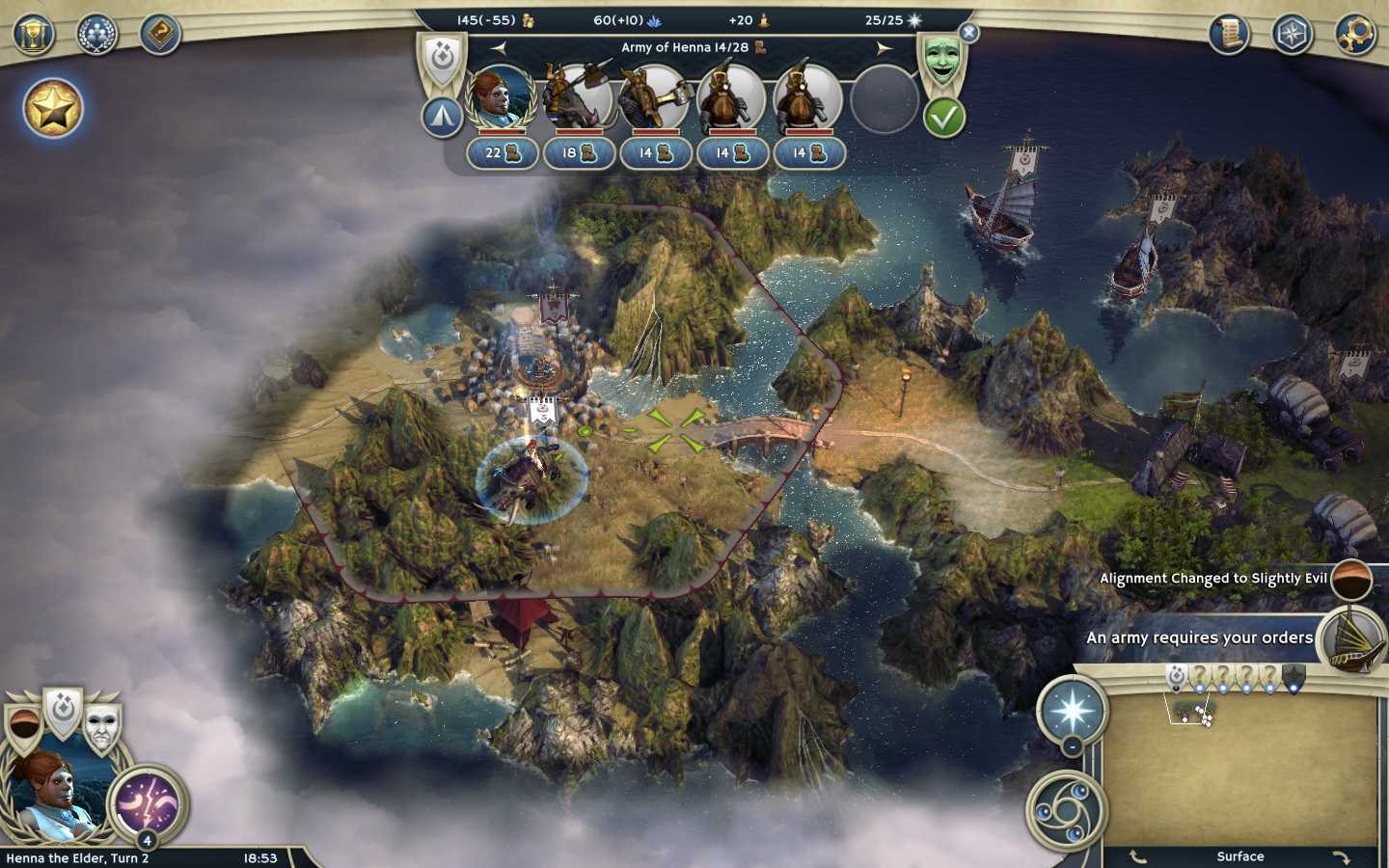
Task: Open the hexagon star icon top-right
Action: (x=1292, y=35)
